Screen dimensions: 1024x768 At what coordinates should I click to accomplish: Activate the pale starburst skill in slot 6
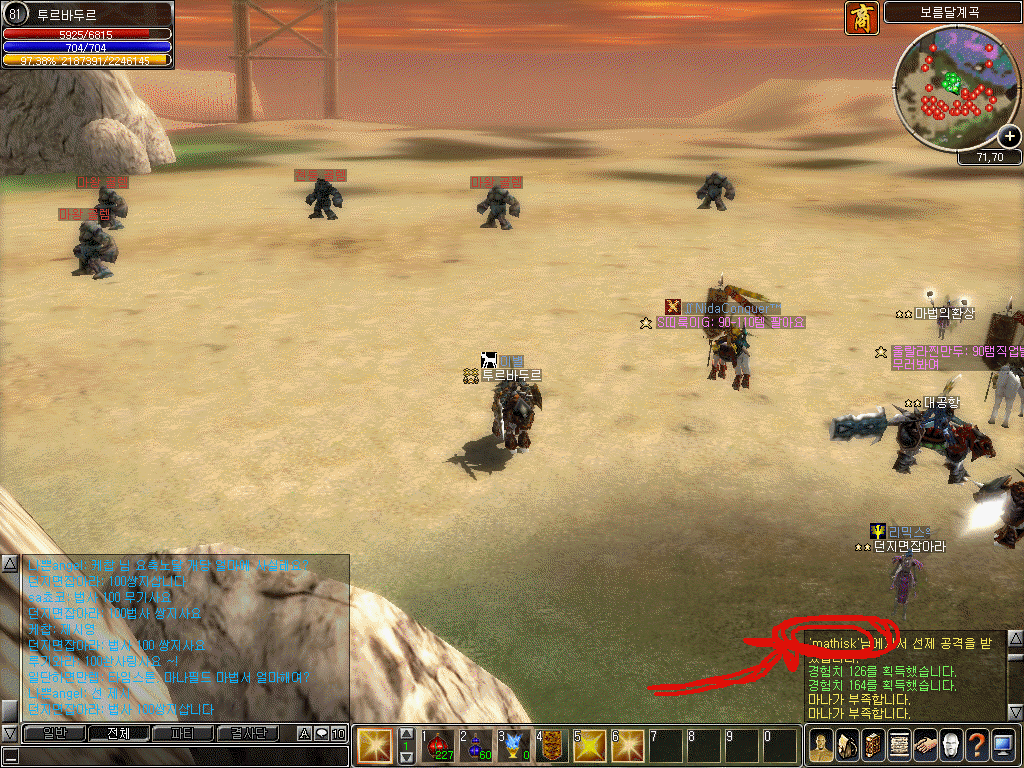click(629, 745)
